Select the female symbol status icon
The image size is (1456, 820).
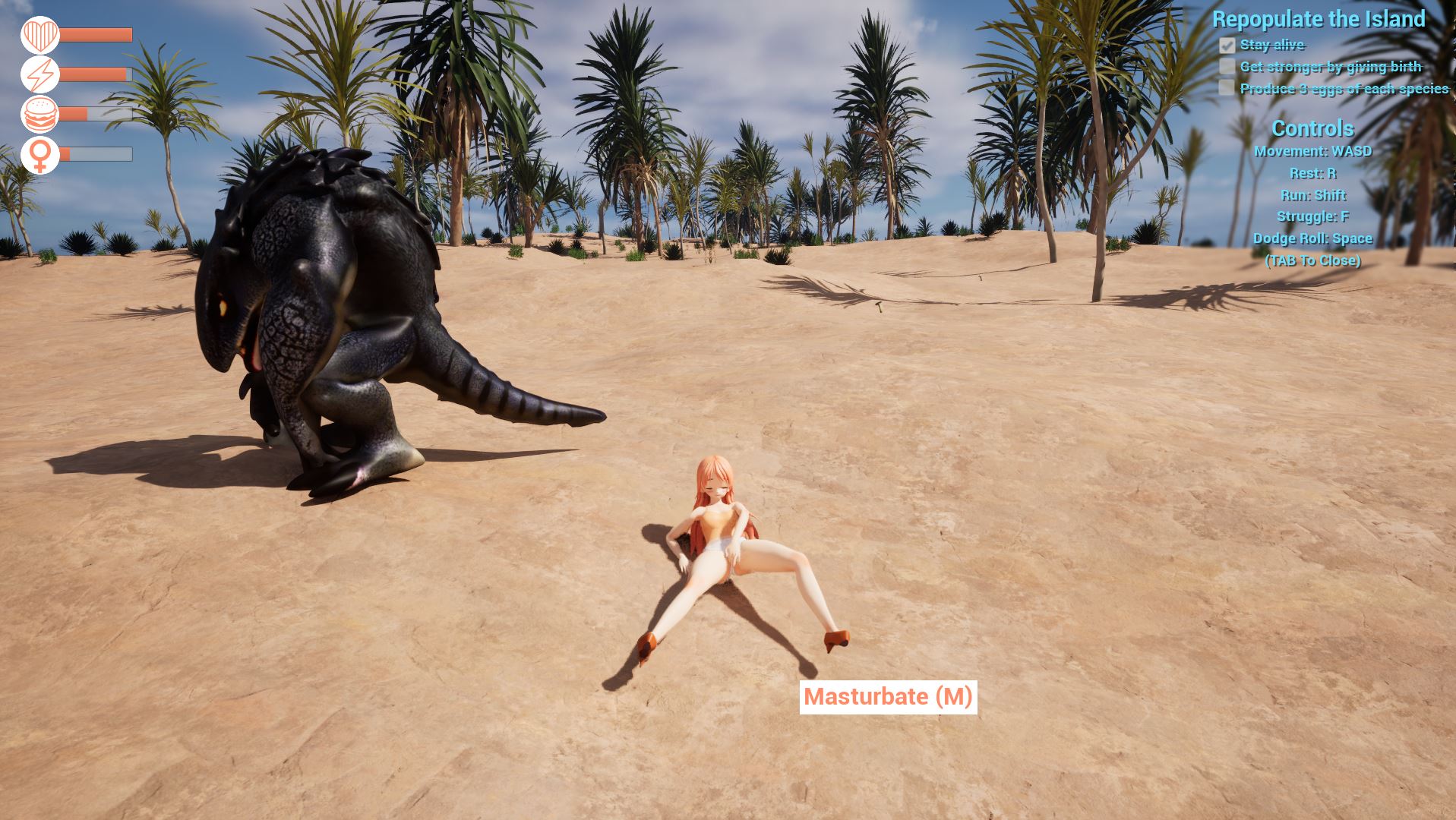pos(39,155)
